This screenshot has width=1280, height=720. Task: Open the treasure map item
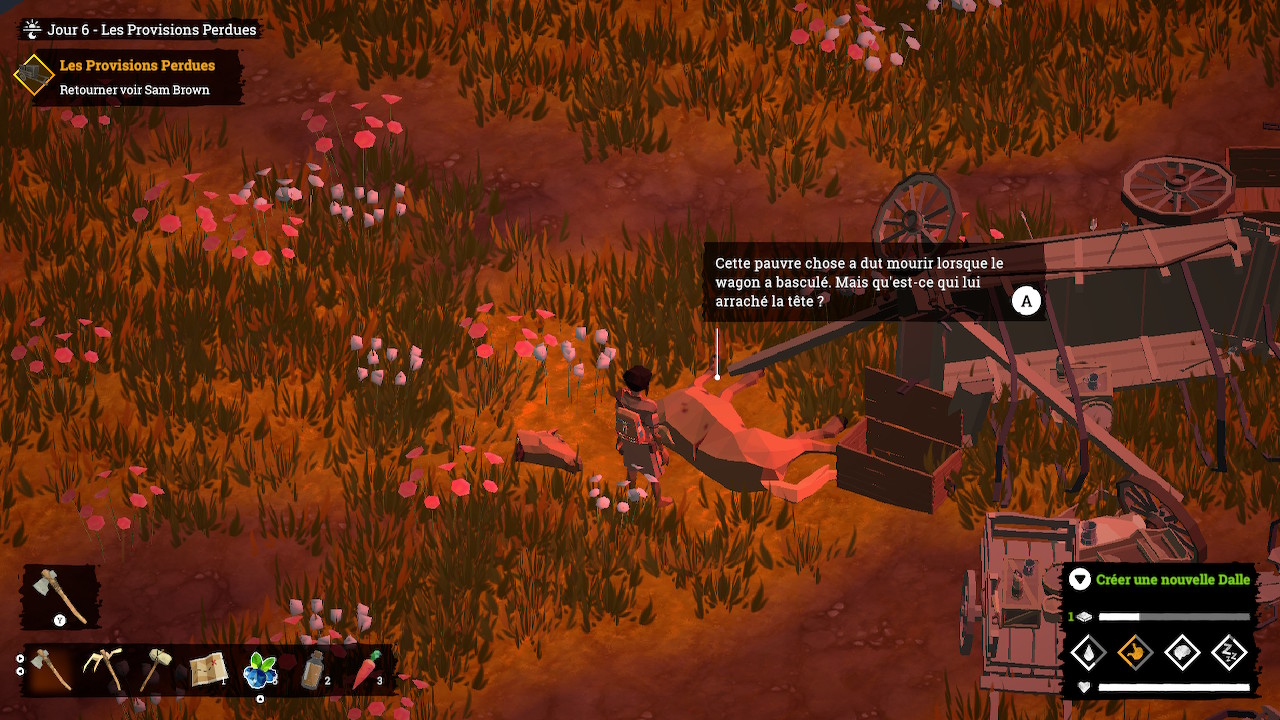(208, 669)
